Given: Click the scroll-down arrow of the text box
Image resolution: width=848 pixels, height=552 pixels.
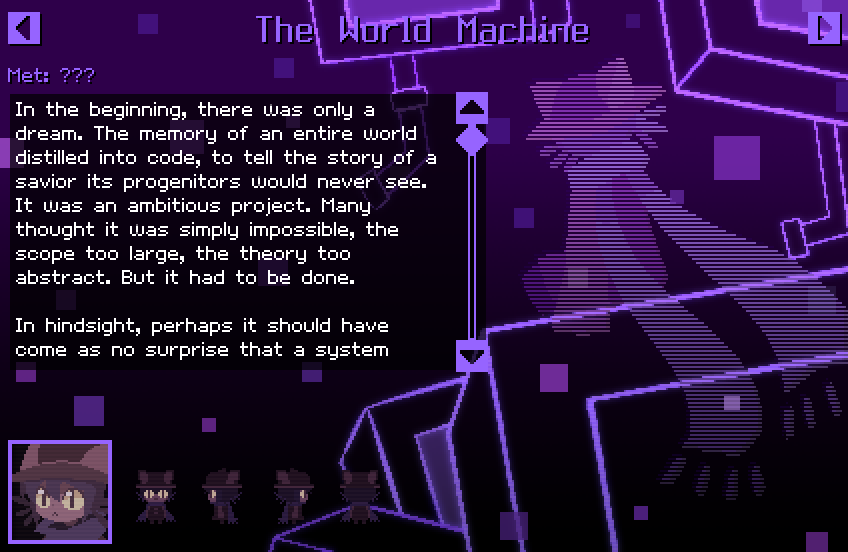Looking at the screenshot, I should 472,355.
